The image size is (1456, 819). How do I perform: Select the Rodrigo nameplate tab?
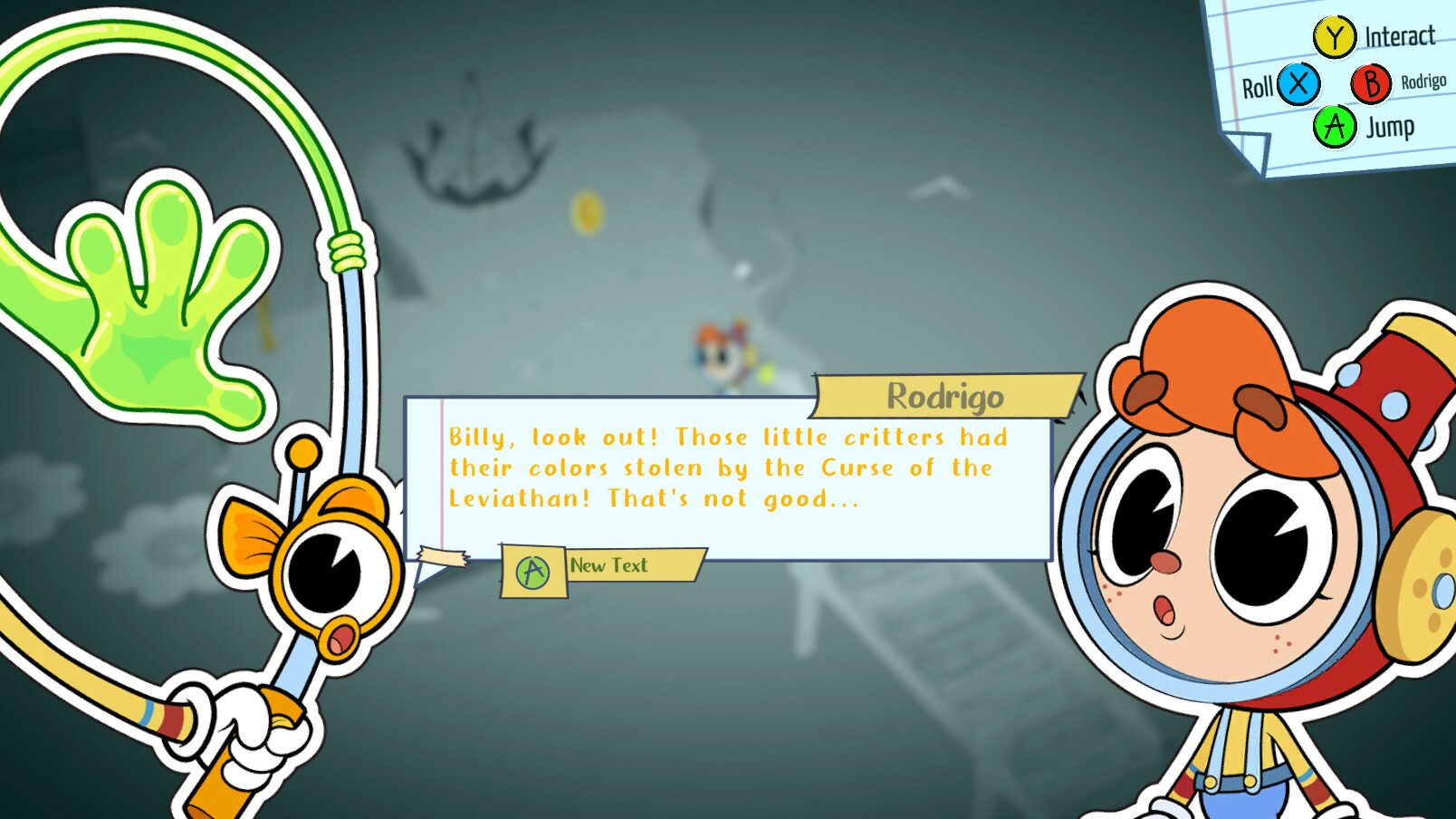[x=946, y=395]
